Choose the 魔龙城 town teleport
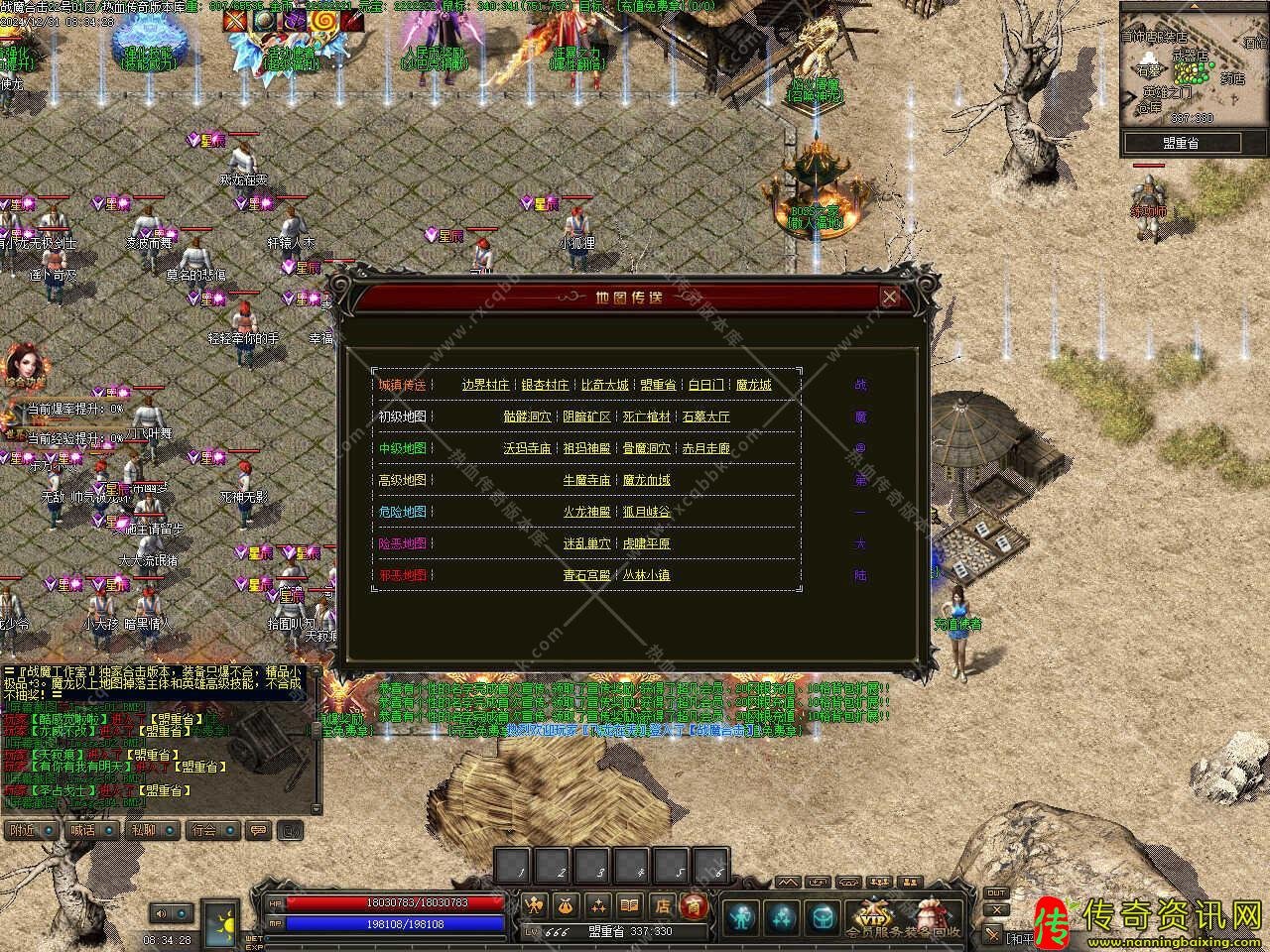The width and height of the screenshot is (1270, 952). tap(753, 385)
